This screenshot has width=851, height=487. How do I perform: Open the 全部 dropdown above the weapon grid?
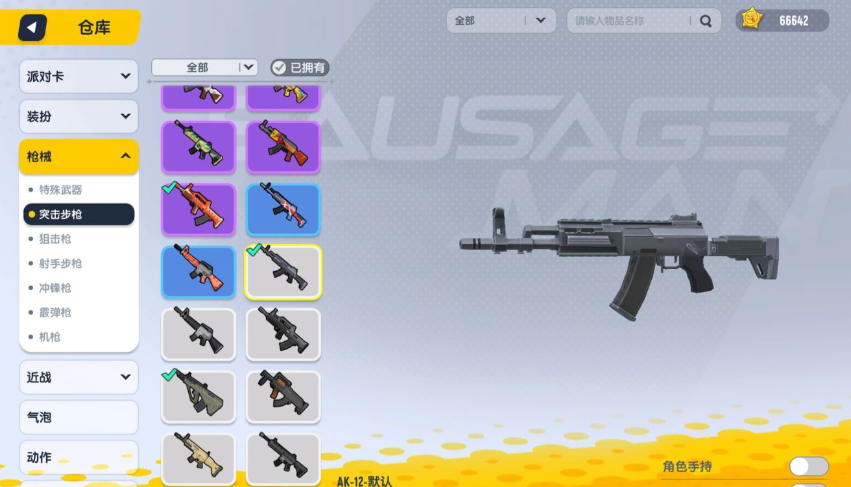click(x=205, y=68)
